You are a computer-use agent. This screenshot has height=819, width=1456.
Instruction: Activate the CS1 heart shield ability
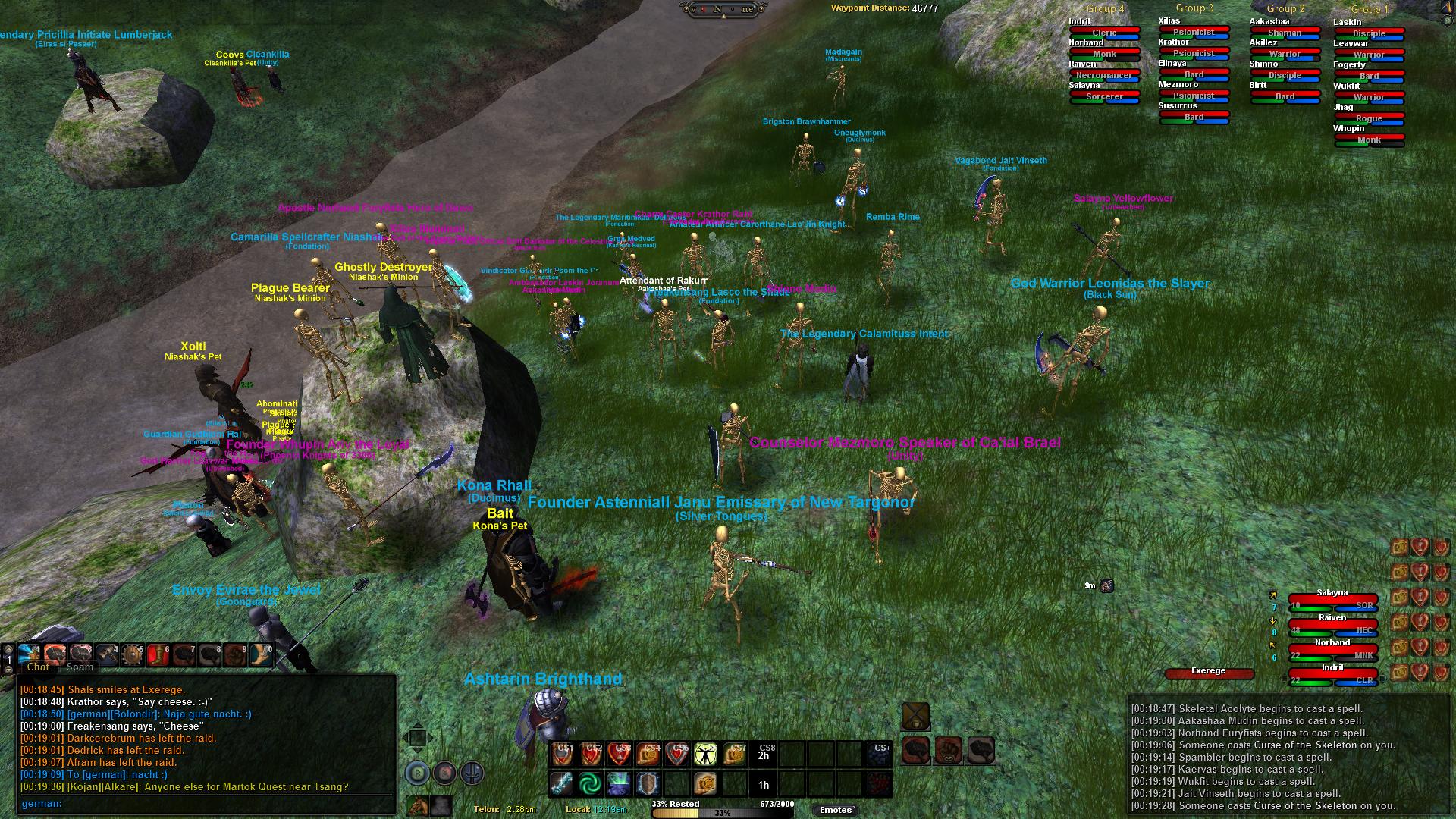tap(562, 754)
